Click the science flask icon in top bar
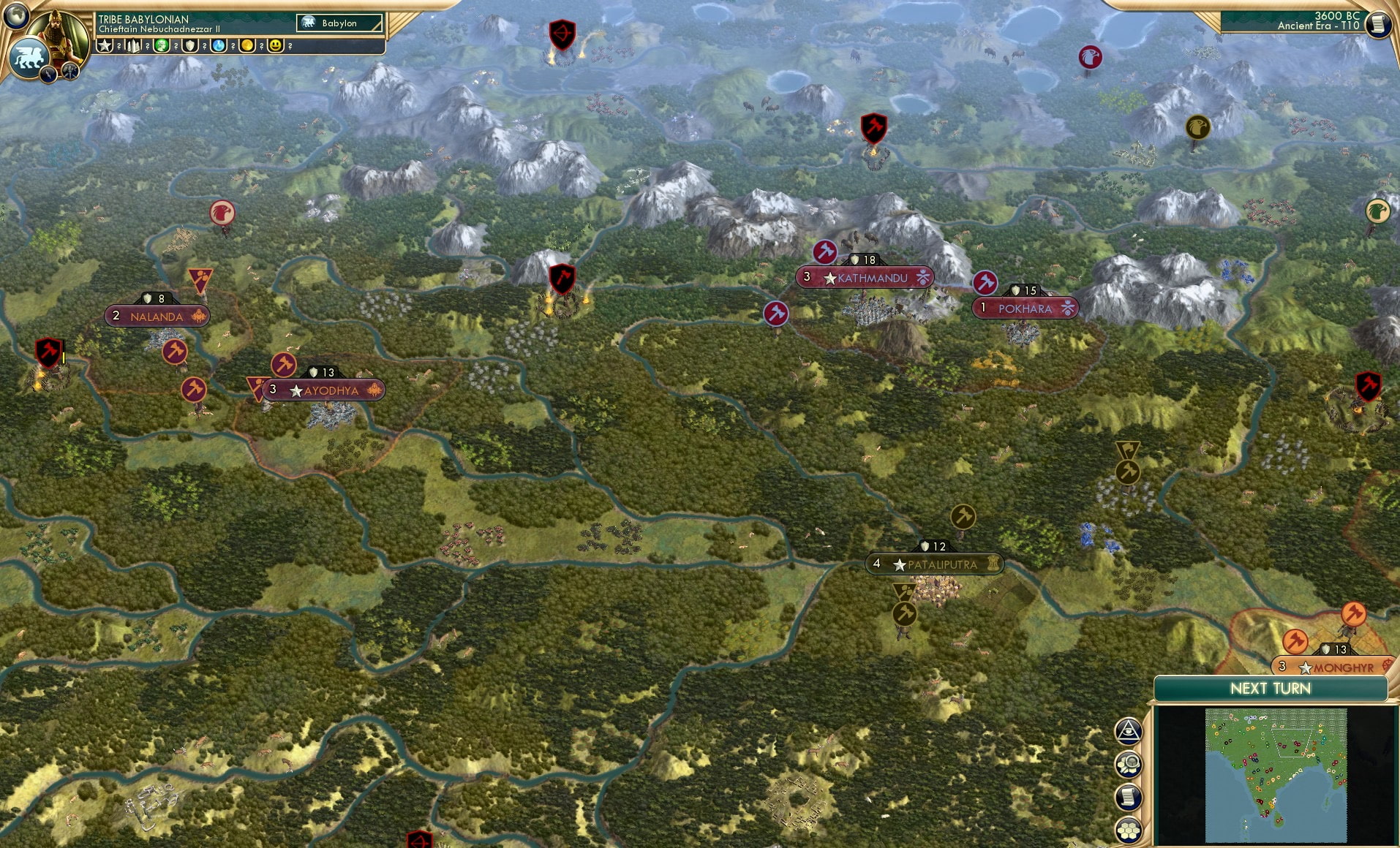Image resolution: width=1400 pixels, height=848 pixels. (219, 44)
